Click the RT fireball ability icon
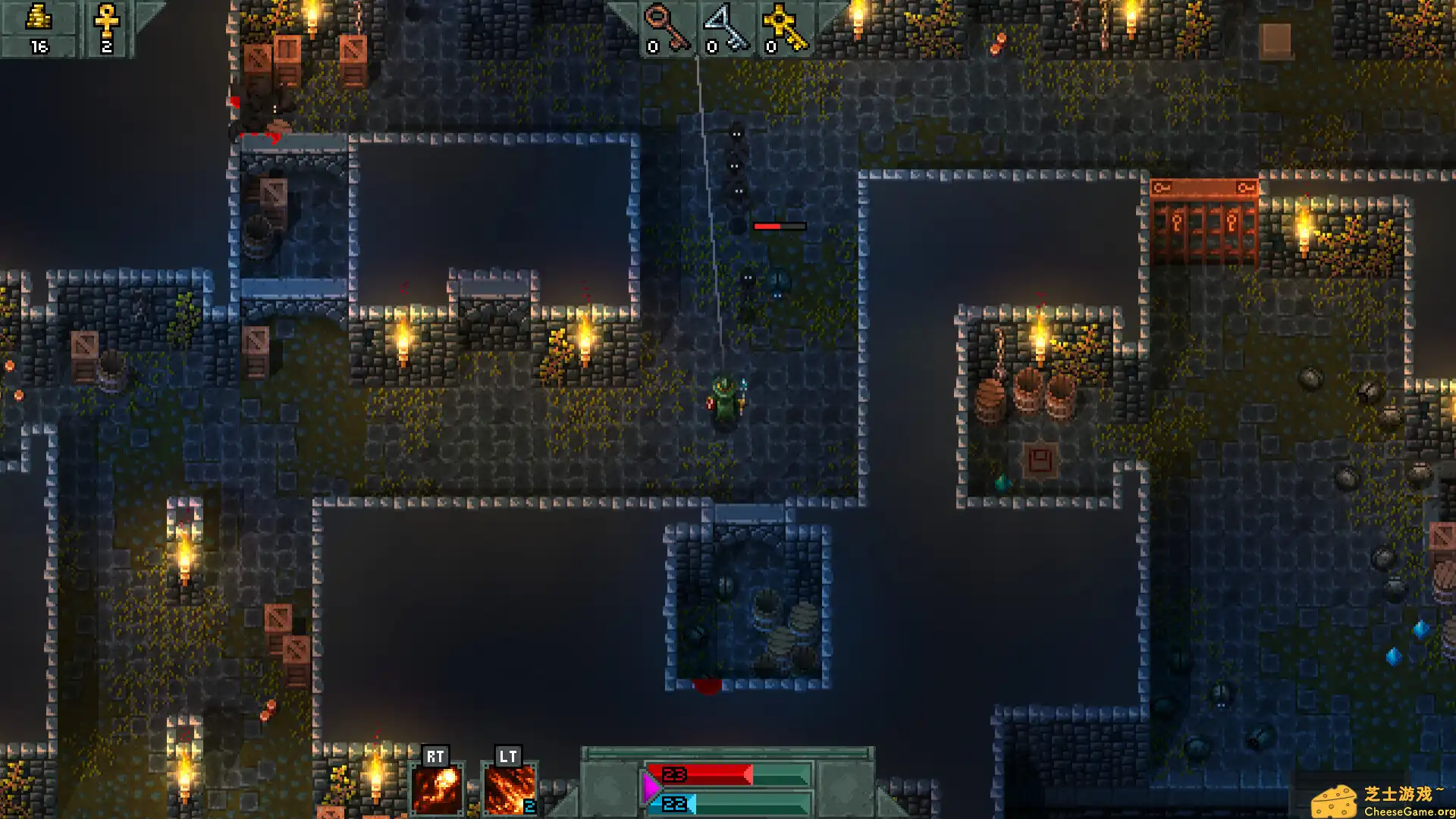 [435, 789]
